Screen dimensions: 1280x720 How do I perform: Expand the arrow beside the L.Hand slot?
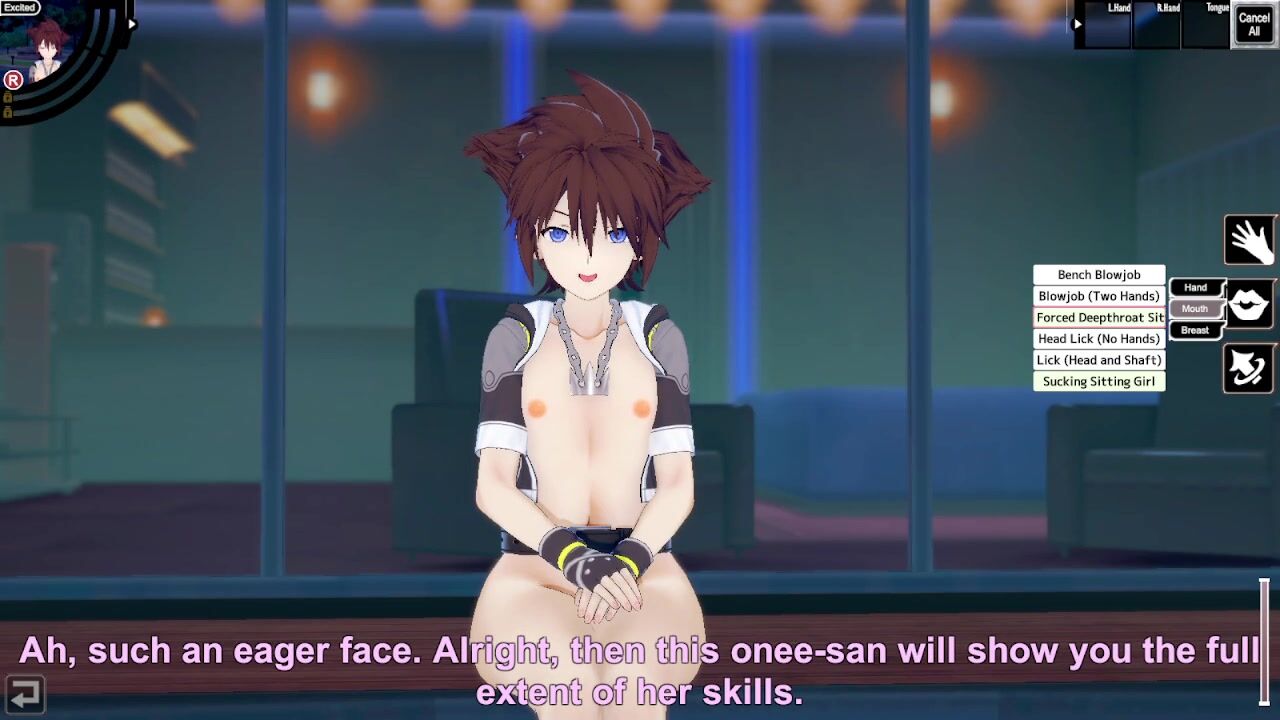[1077, 24]
